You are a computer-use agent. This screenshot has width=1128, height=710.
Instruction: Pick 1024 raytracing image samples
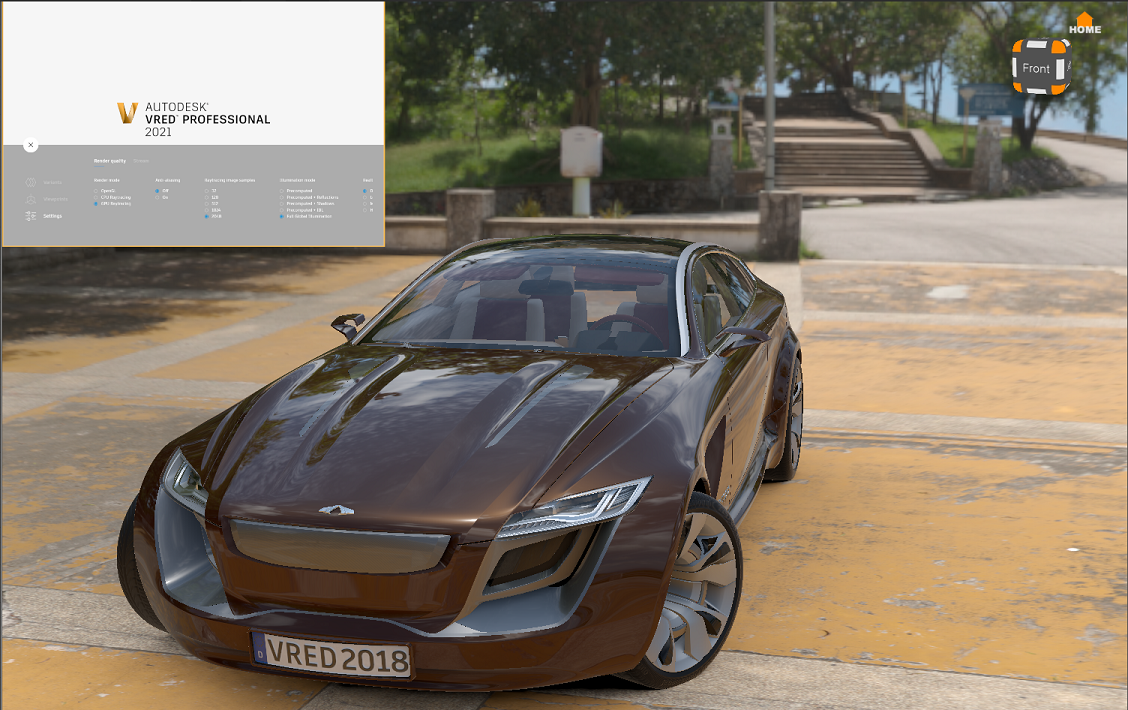point(206,210)
